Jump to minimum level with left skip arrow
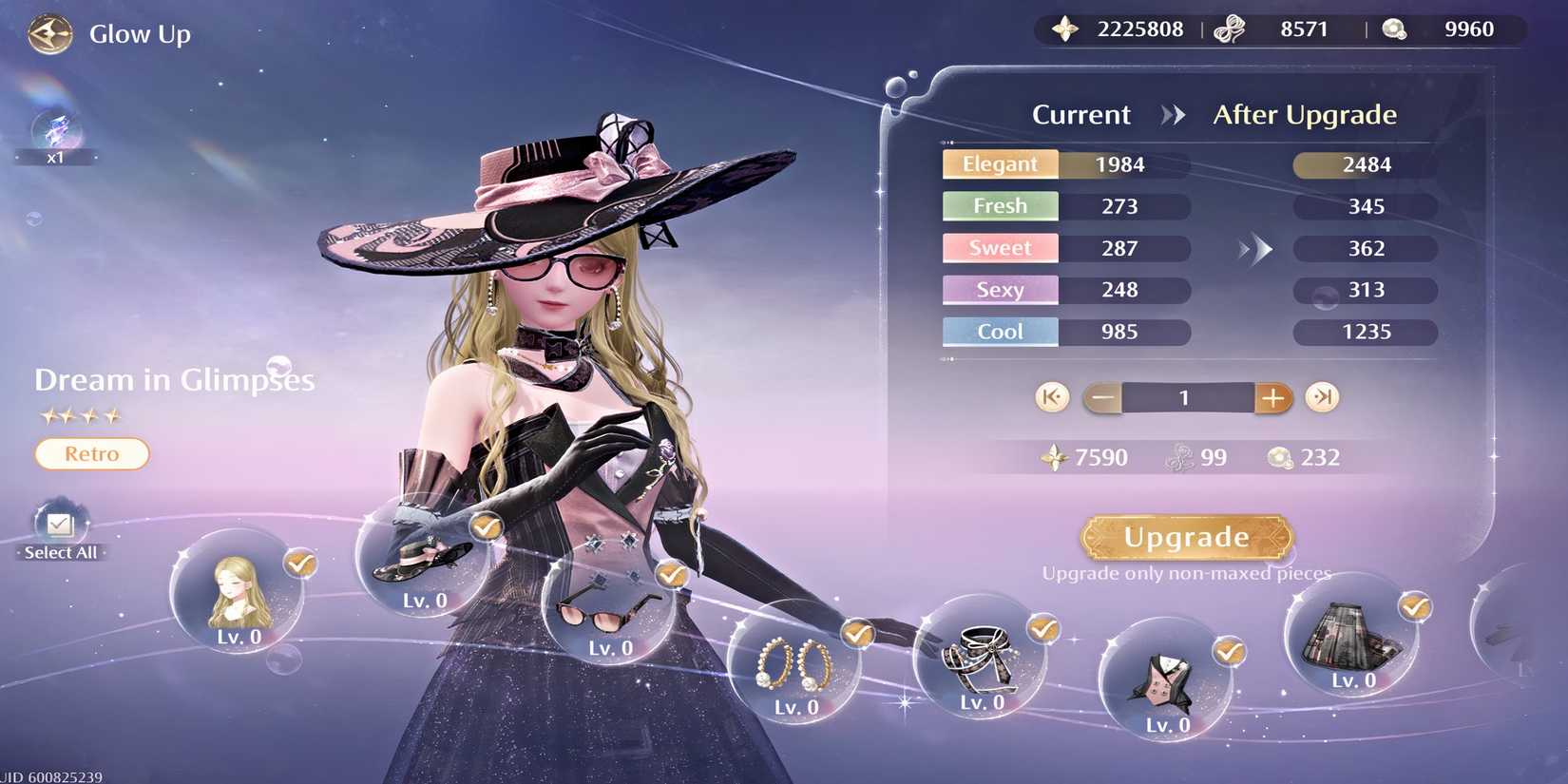This screenshot has height=784, width=1568. [1052, 398]
